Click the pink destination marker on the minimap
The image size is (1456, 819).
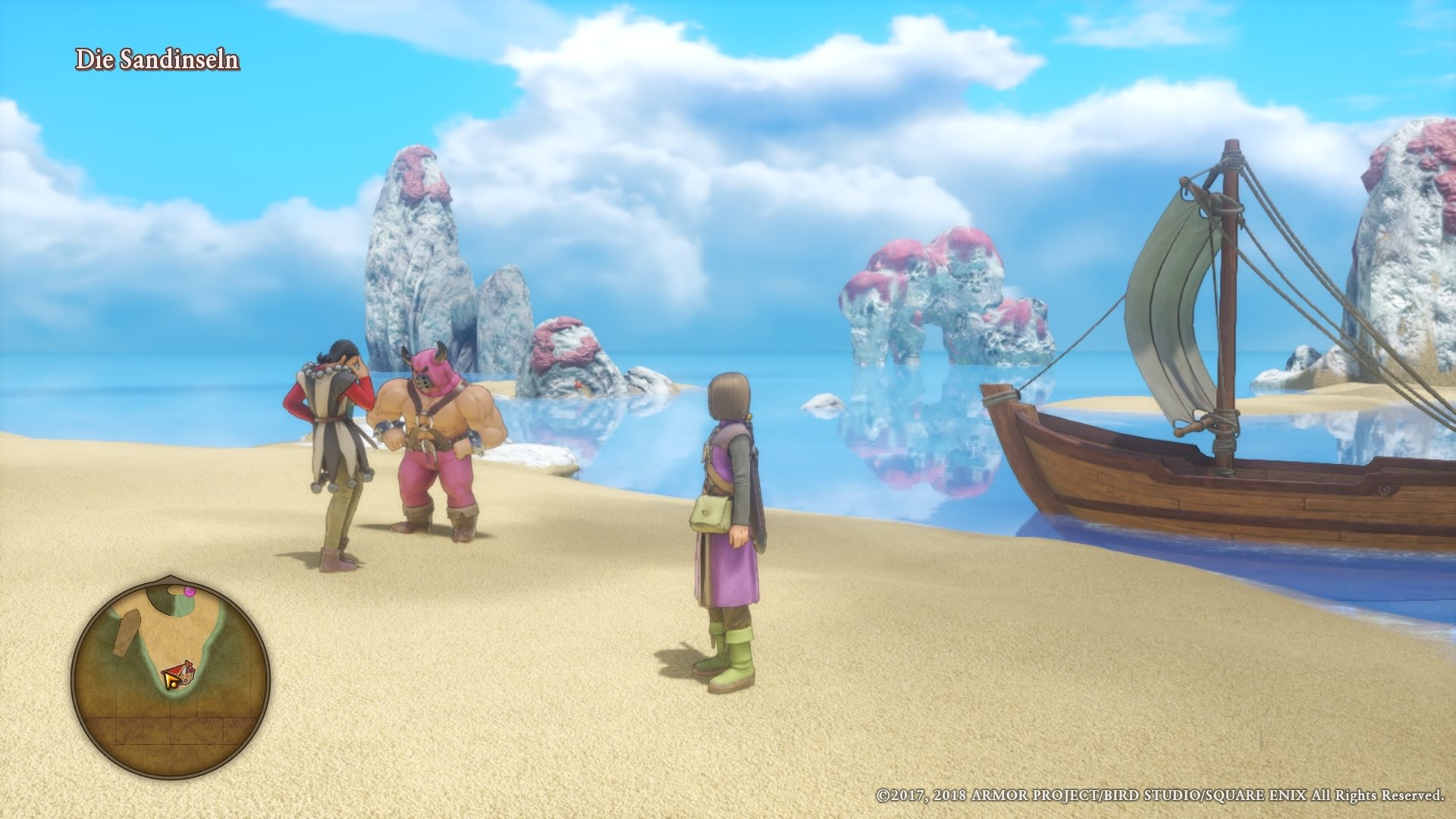pyautogui.click(x=190, y=591)
